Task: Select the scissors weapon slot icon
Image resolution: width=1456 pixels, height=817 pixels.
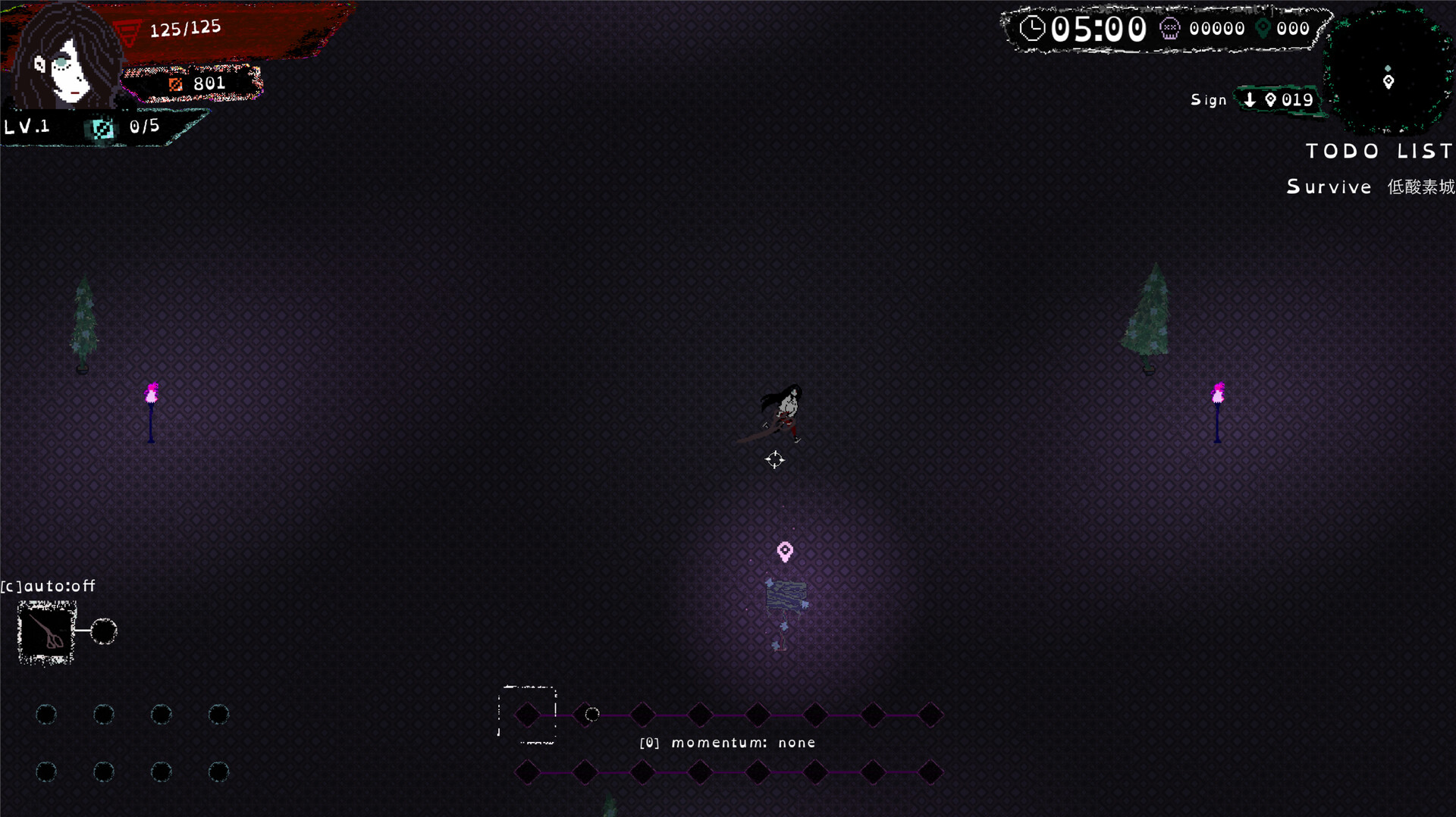Action: (x=44, y=632)
